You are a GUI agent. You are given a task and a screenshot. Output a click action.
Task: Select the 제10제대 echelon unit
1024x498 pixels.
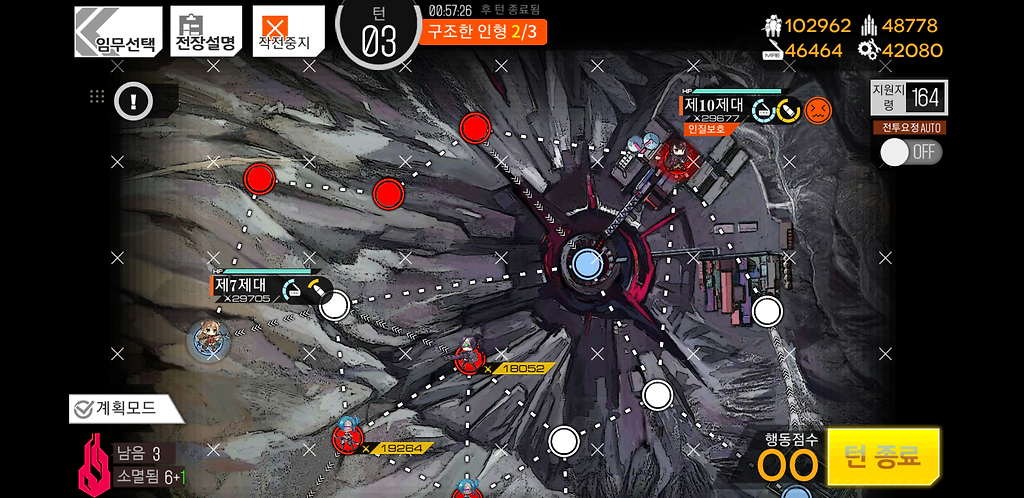[673, 158]
